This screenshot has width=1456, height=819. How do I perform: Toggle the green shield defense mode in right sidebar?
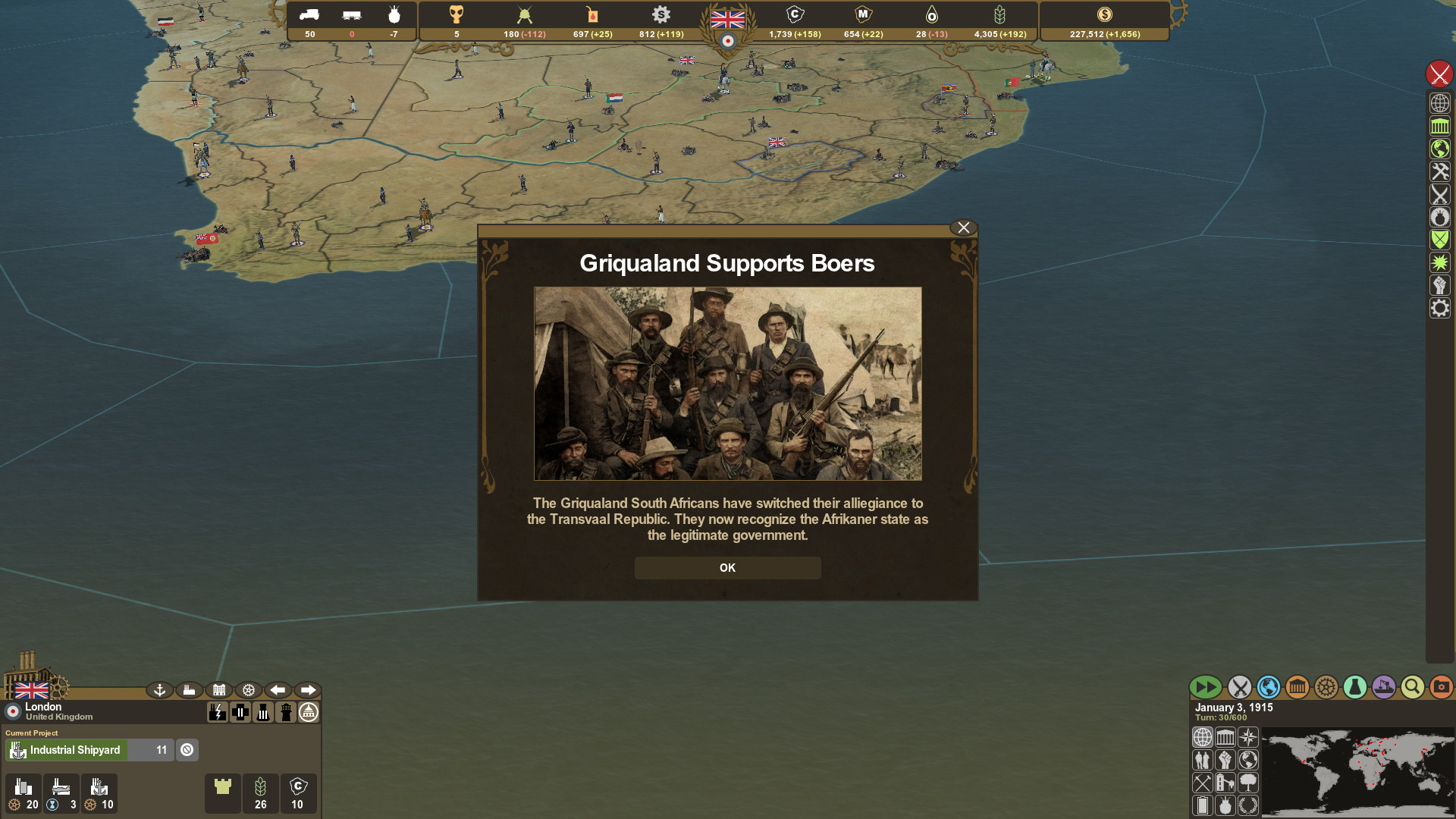coord(1439,239)
